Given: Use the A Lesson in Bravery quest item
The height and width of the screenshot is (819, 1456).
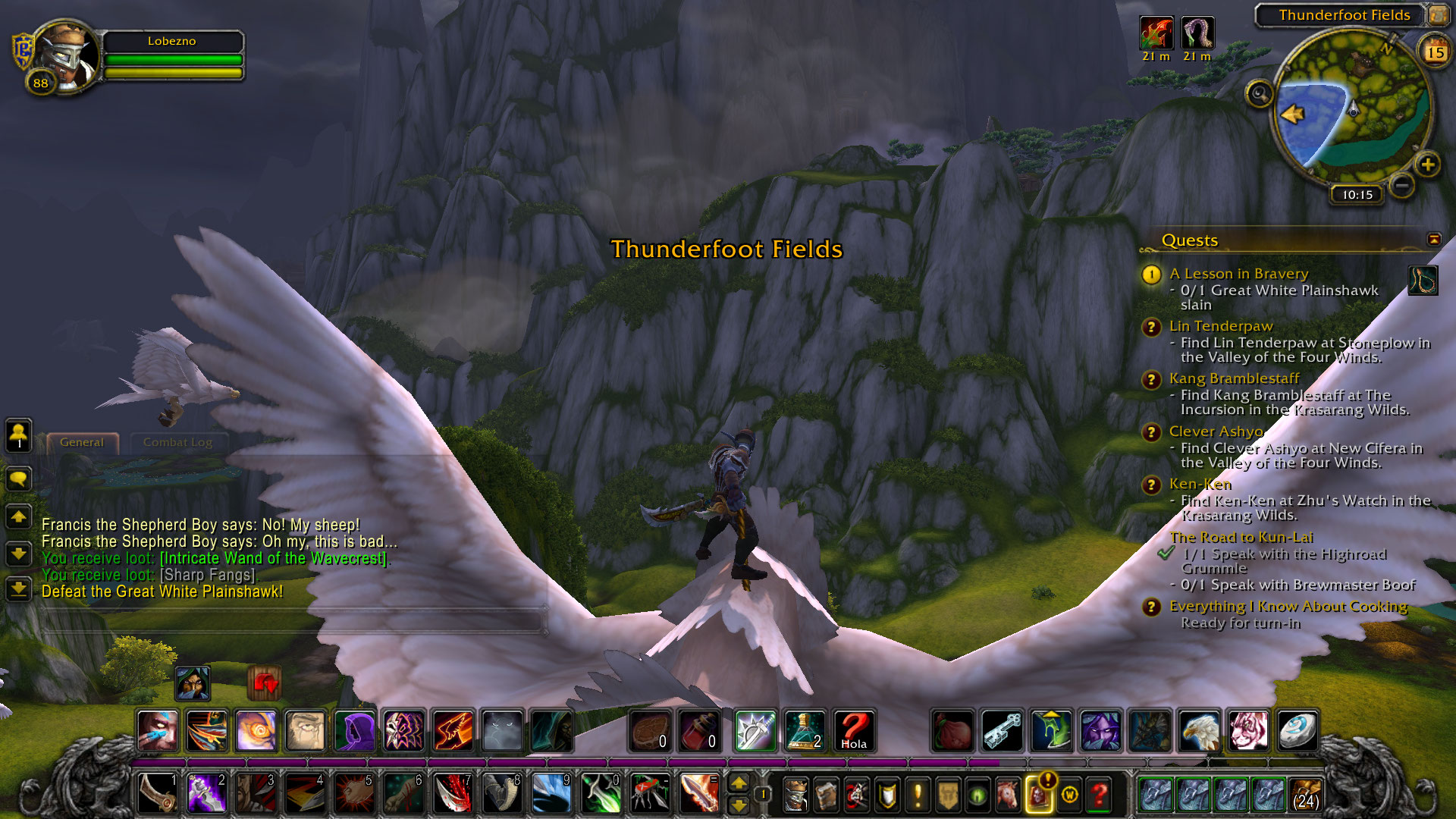Looking at the screenshot, I should [1423, 281].
